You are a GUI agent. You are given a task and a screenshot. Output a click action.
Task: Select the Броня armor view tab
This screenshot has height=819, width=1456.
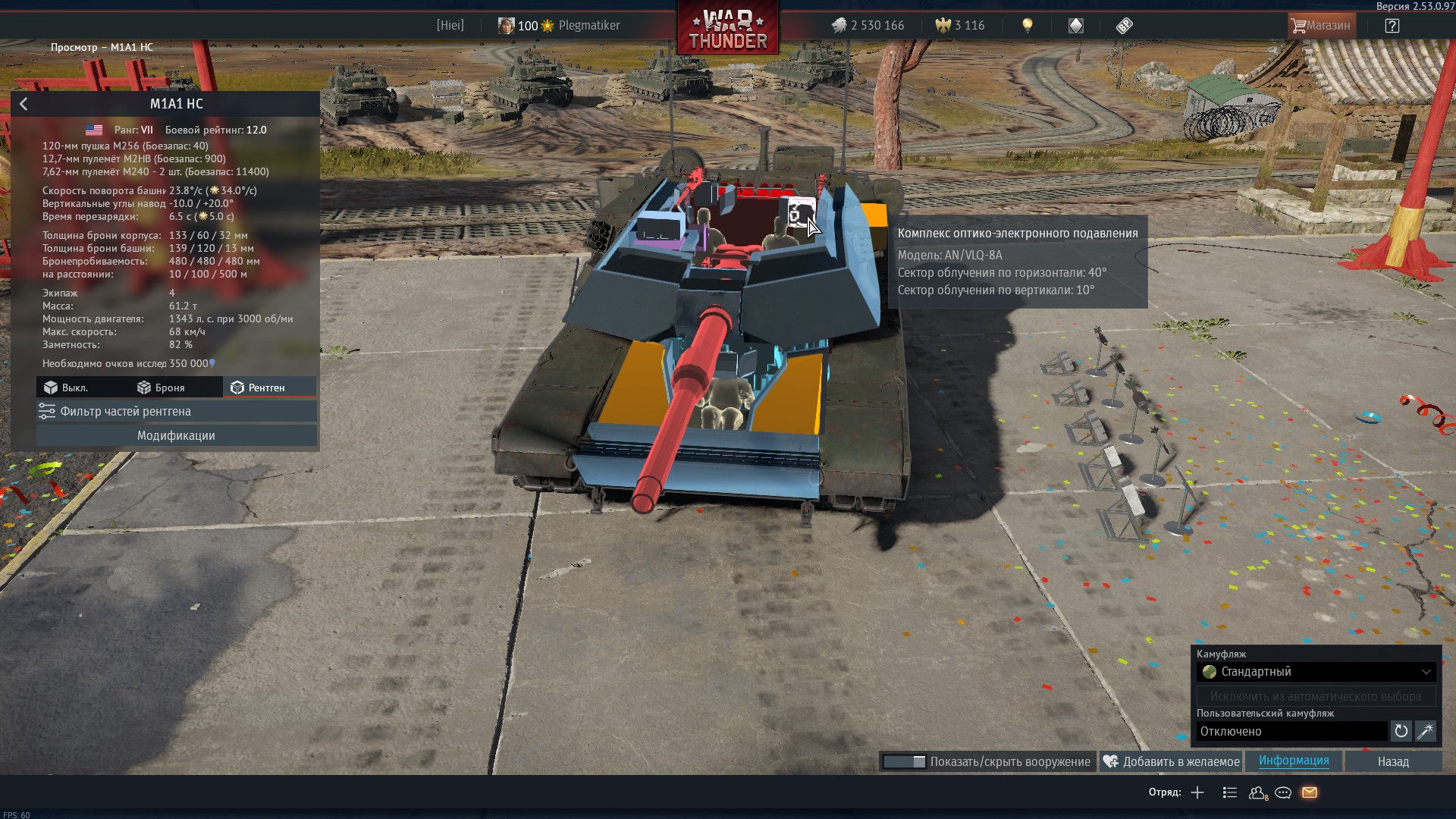(x=162, y=388)
